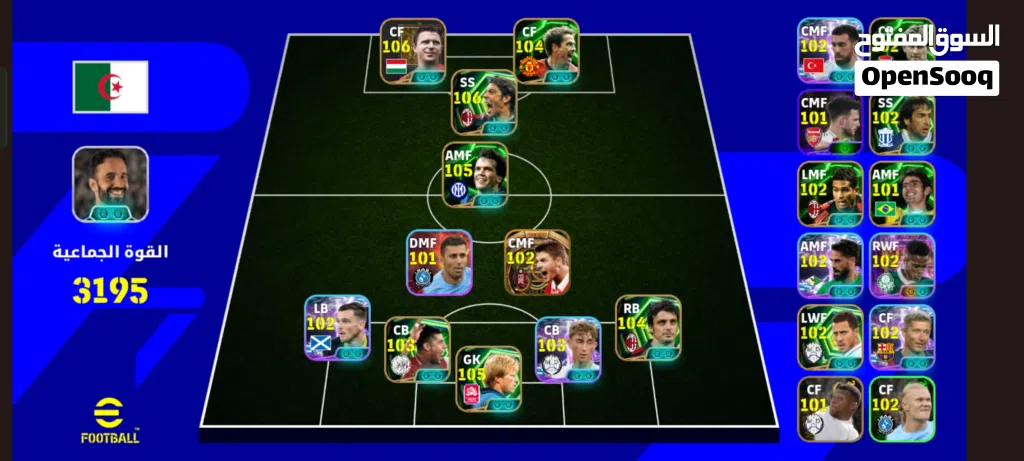Image resolution: width=1024 pixels, height=461 pixels.
Task: Pick the GK 105 goalkeeper card
Action: 488,377
